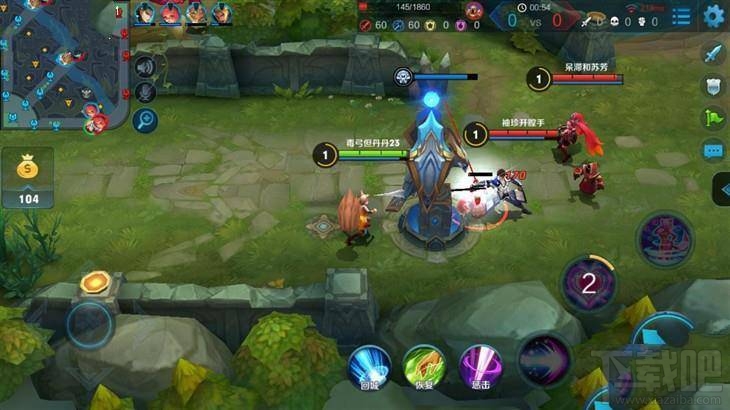
Task: Open the chat message bubble
Action: (713, 151)
